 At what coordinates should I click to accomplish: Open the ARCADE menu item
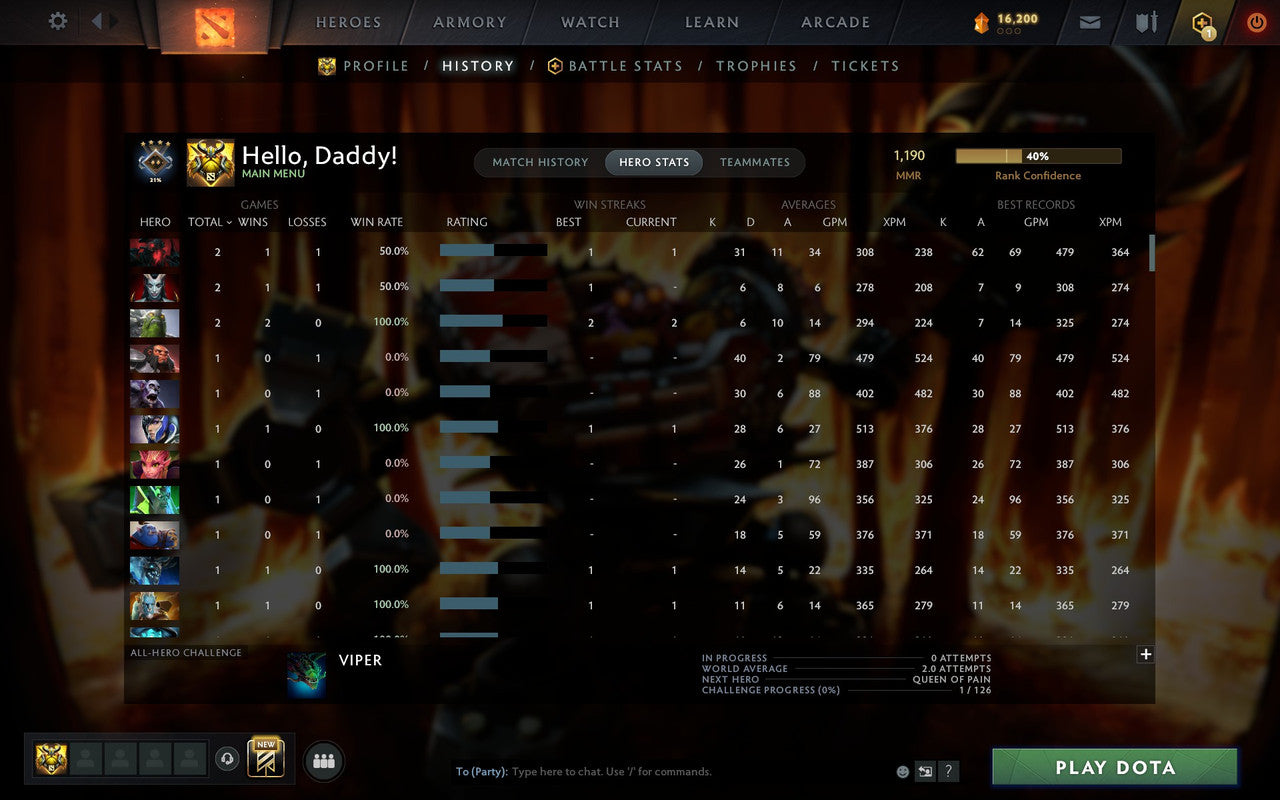point(835,22)
